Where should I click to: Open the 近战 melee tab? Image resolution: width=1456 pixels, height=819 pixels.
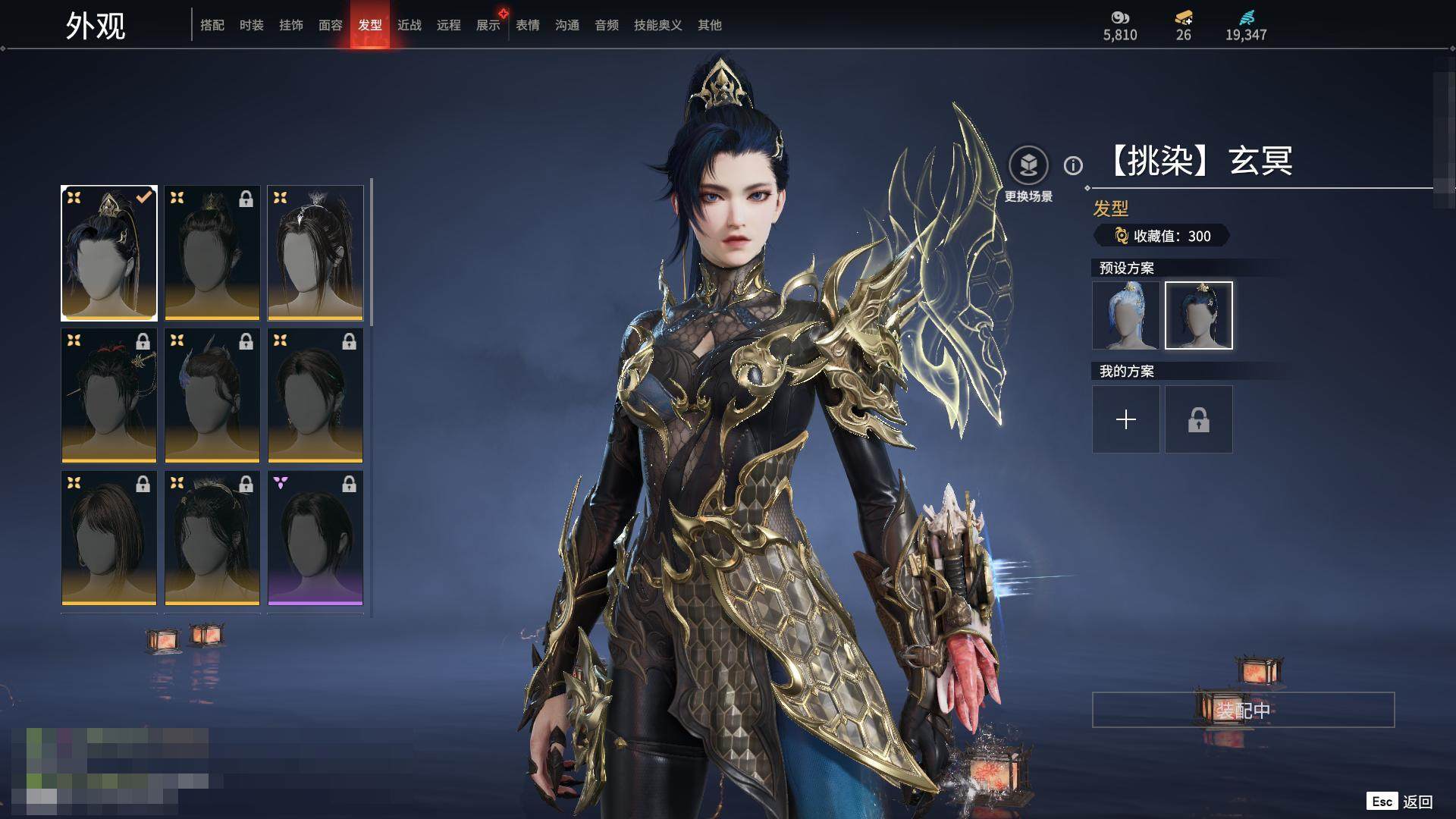click(409, 25)
